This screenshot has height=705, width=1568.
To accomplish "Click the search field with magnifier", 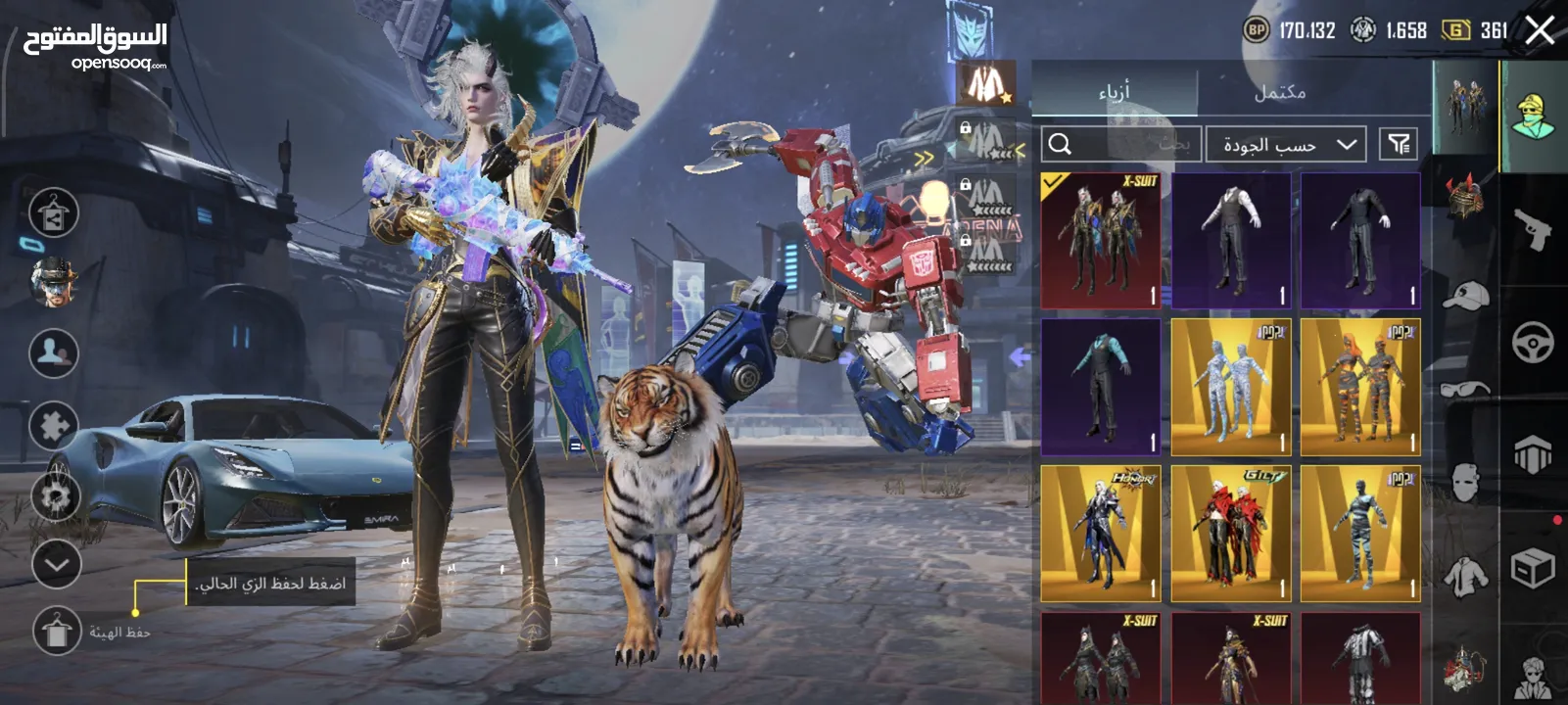I will (1119, 145).
